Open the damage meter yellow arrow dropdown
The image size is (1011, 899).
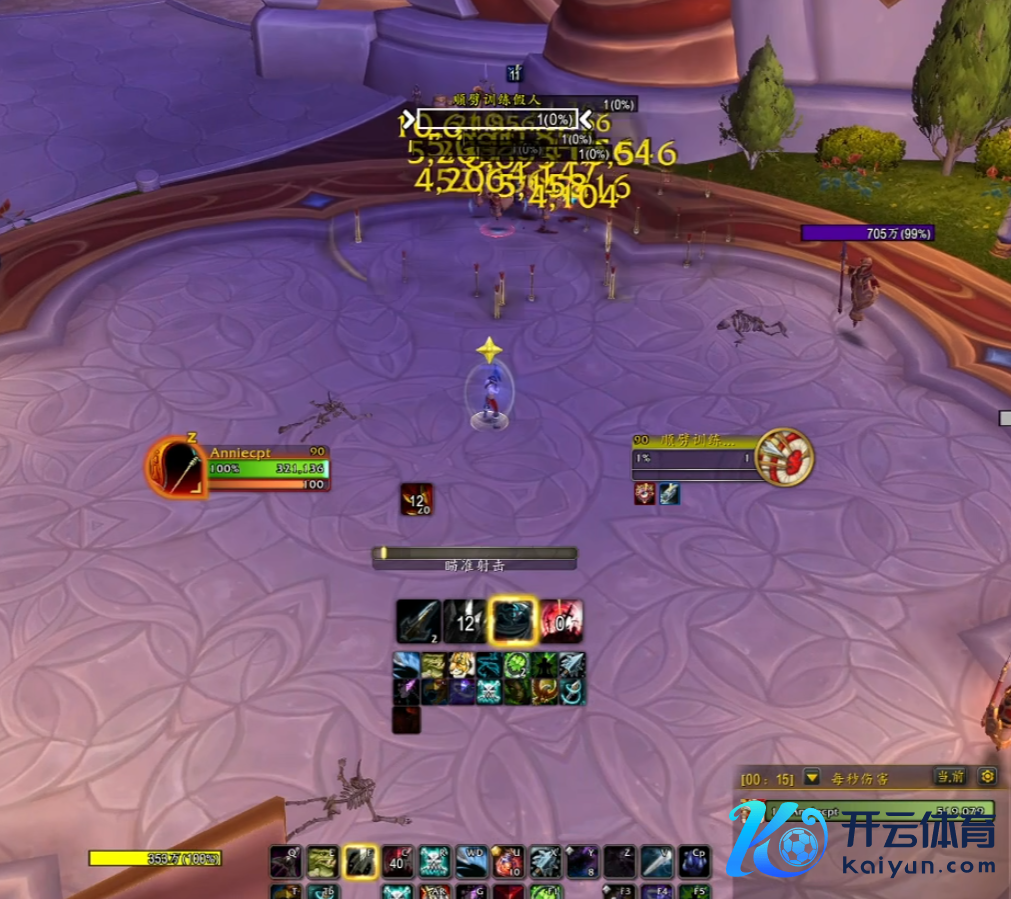coord(812,777)
